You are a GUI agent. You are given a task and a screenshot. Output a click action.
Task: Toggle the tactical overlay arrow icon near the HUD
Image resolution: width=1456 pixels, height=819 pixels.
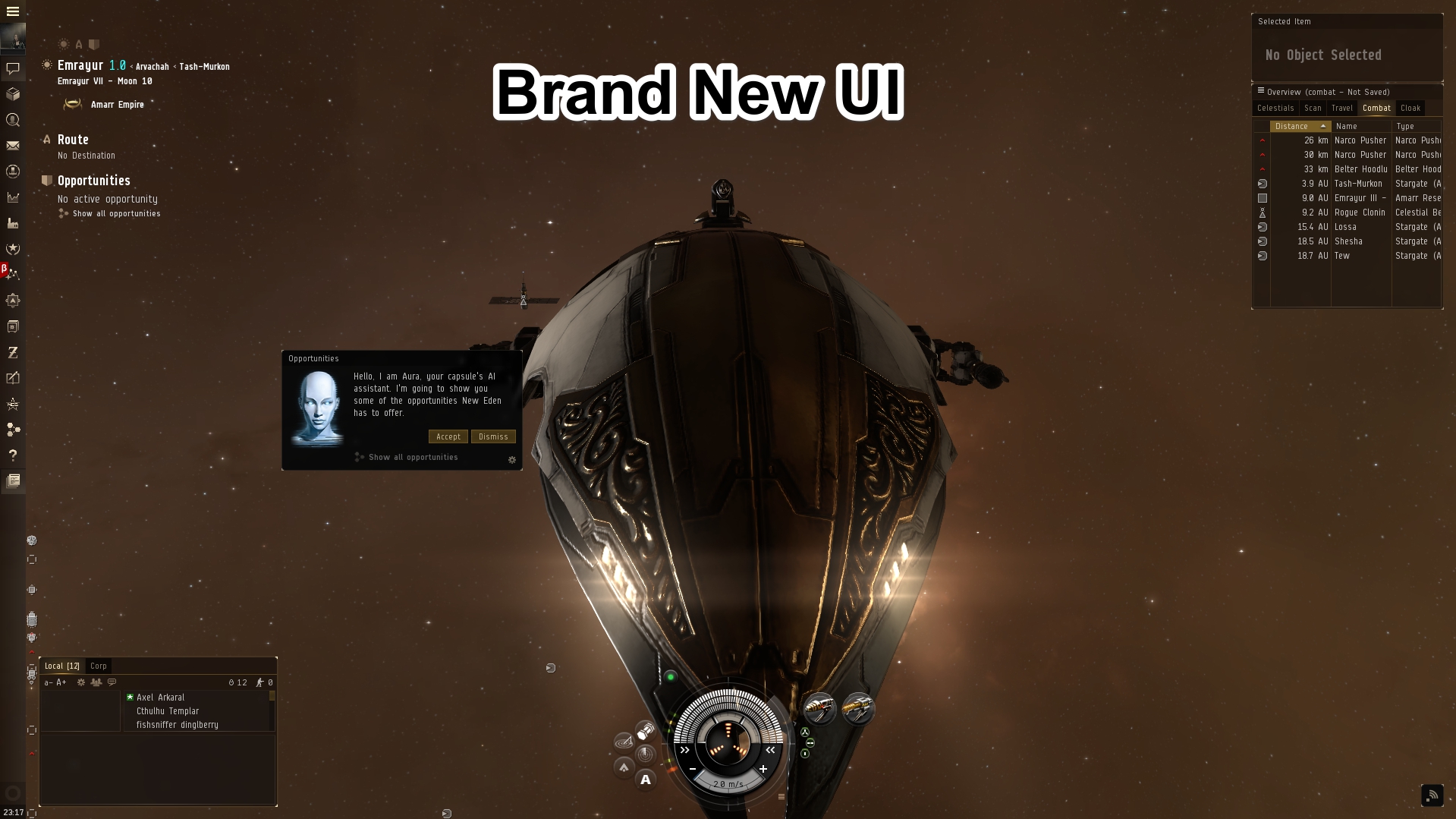coord(624,768)
